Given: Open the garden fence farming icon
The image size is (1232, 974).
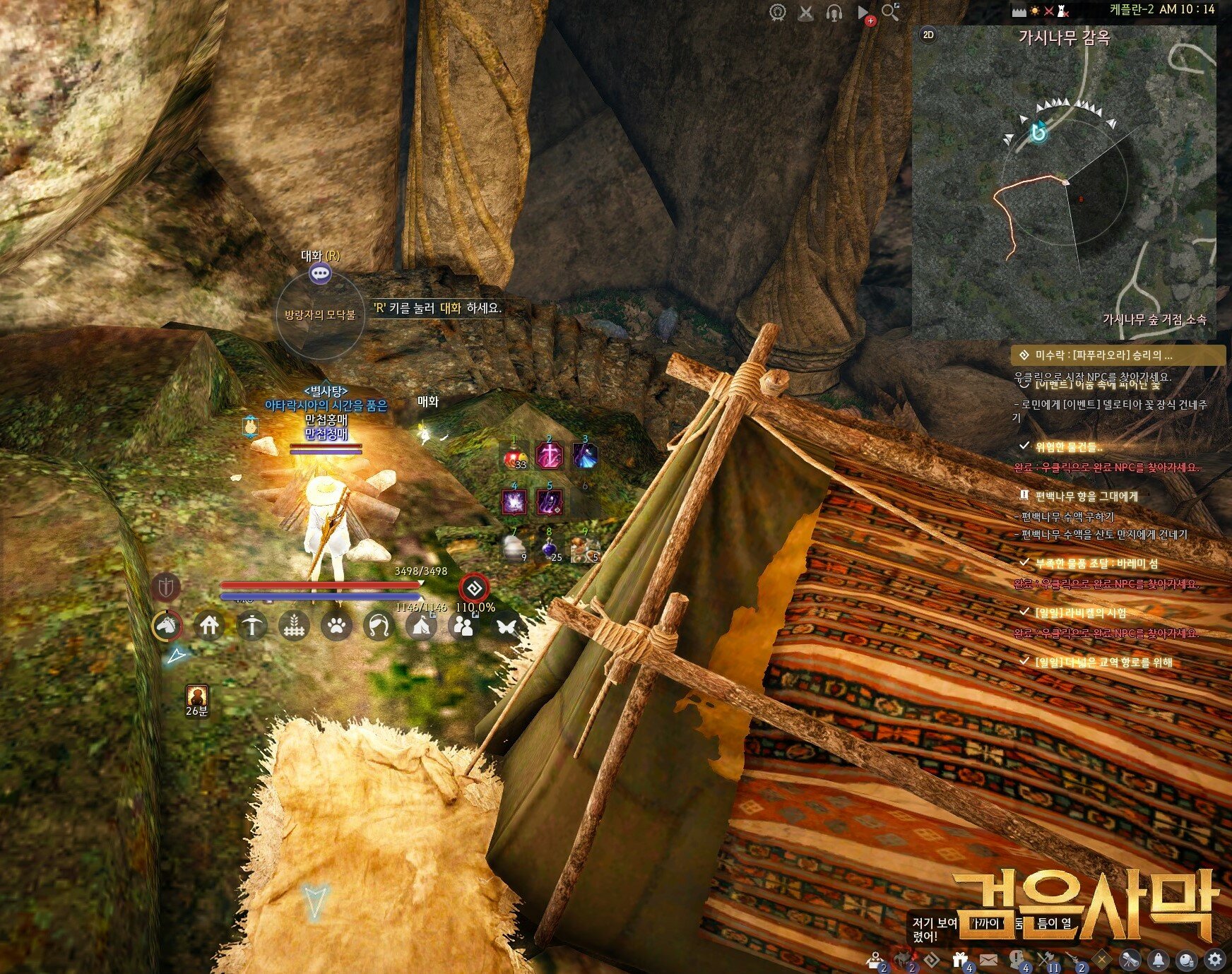Looking at the screenshot, I should pos(294,625).
